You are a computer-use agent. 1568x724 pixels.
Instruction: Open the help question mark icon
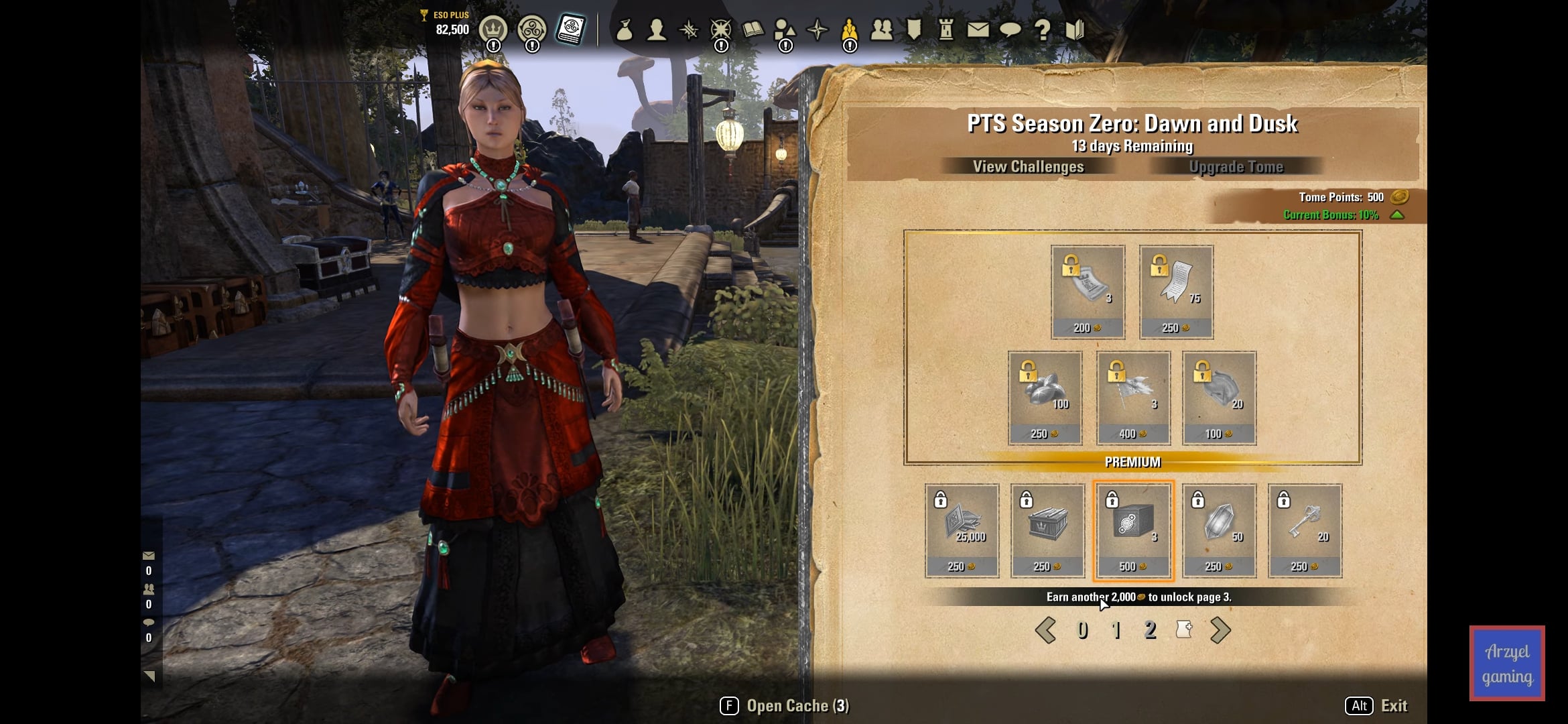pos(1042,29)
